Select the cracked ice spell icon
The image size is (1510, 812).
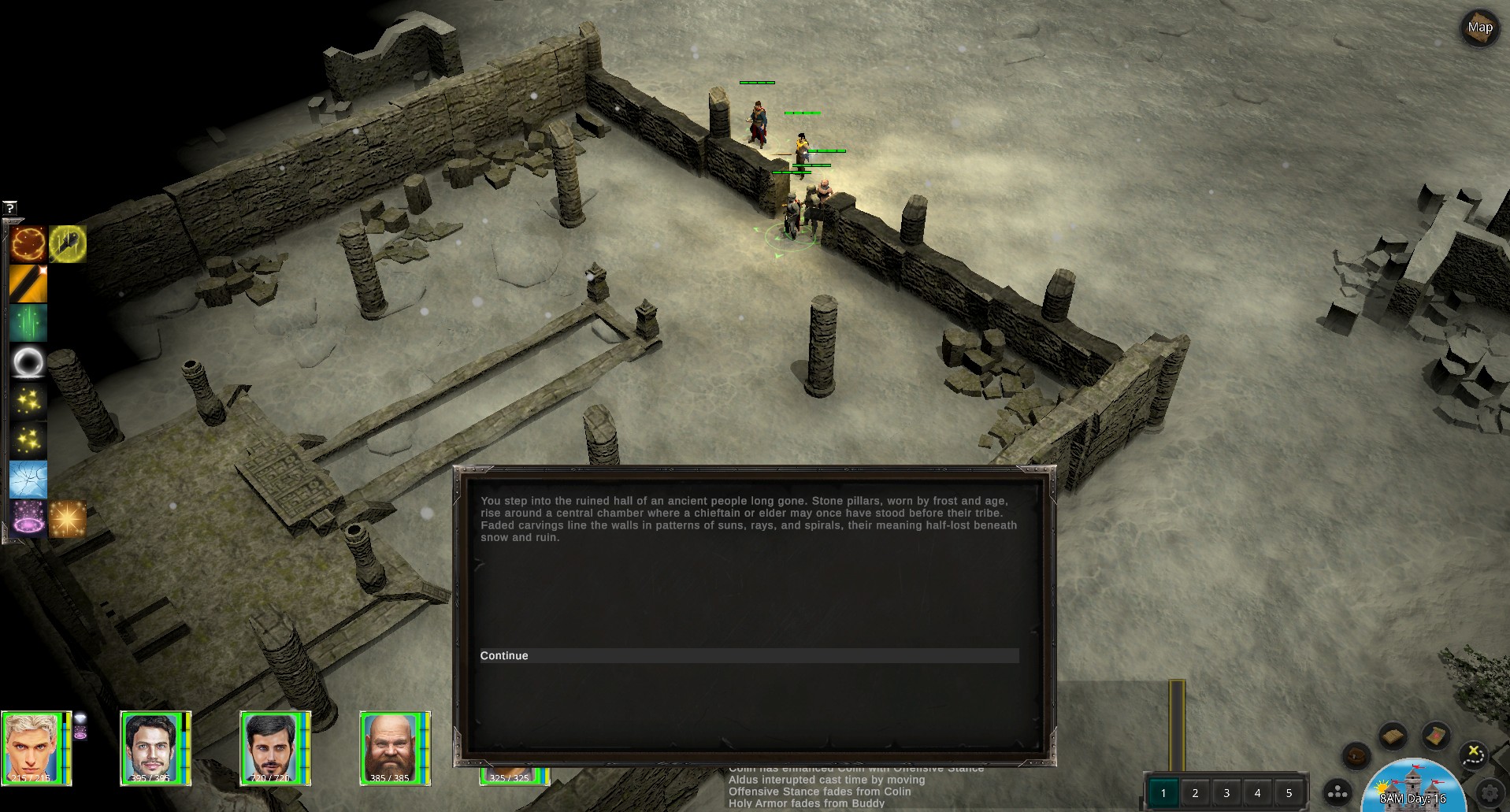[28, 480]
